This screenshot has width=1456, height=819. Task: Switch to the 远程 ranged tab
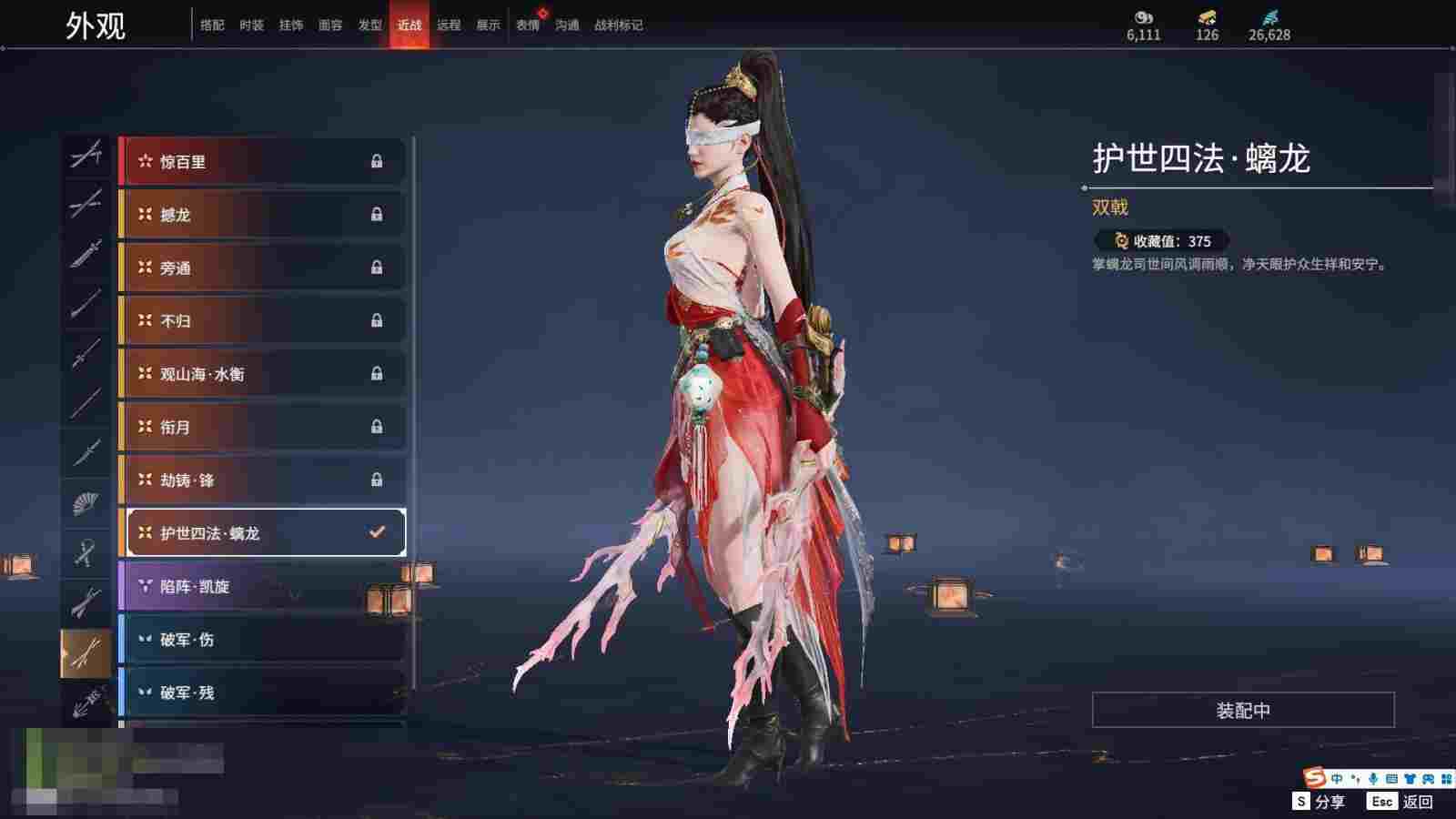pos(449,25)
